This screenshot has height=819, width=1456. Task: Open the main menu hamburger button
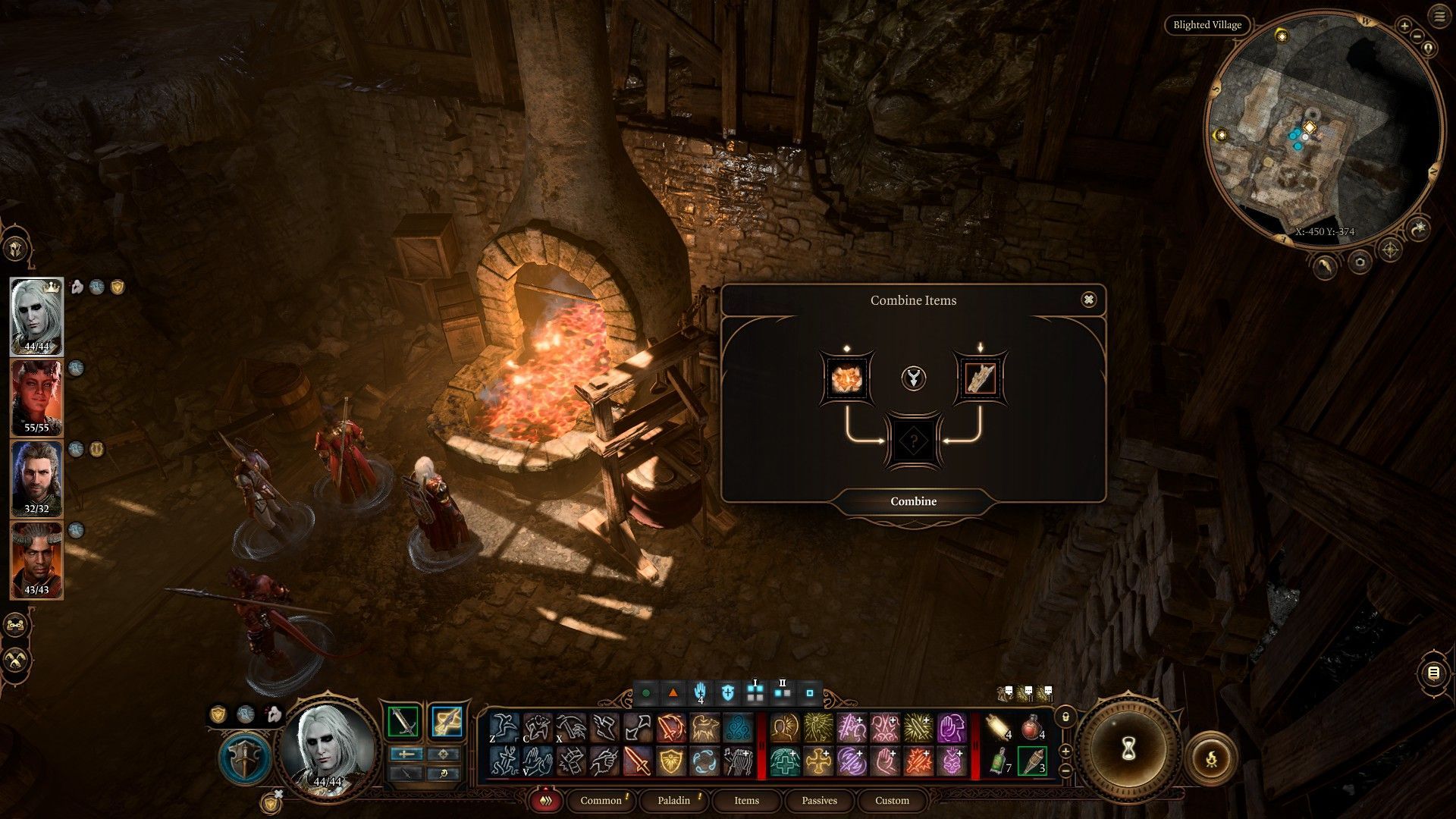tap(1439, 16)
